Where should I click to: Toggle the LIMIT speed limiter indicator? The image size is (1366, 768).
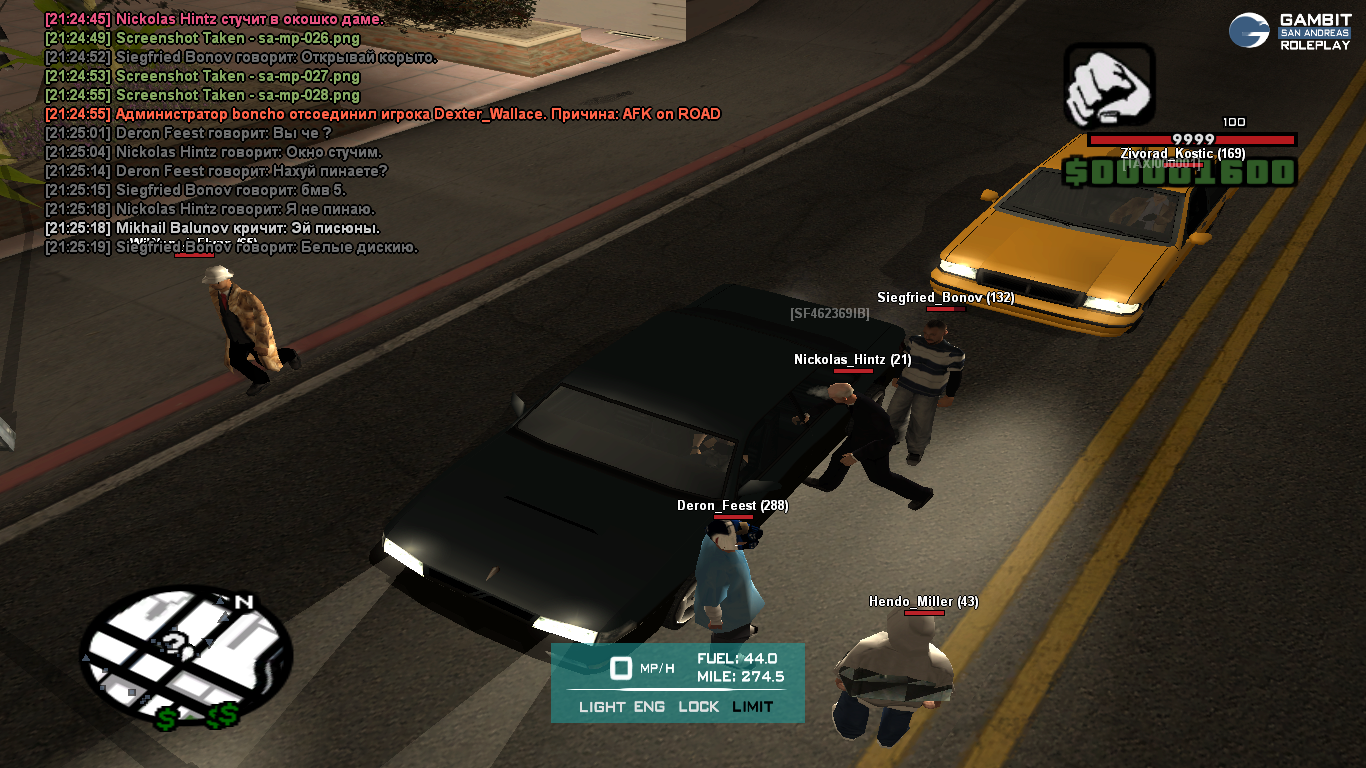point(752,707)
